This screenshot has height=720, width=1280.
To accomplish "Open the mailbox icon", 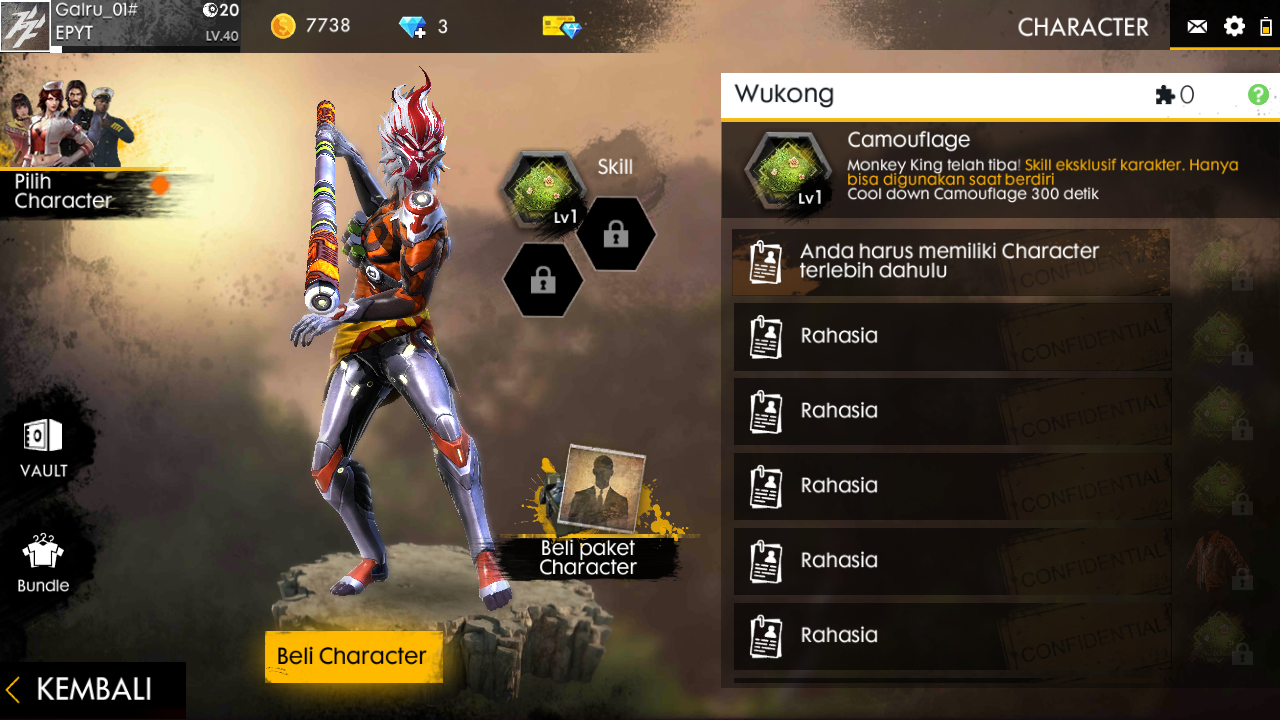I will pyautogui.click(x=1196, y=27).
